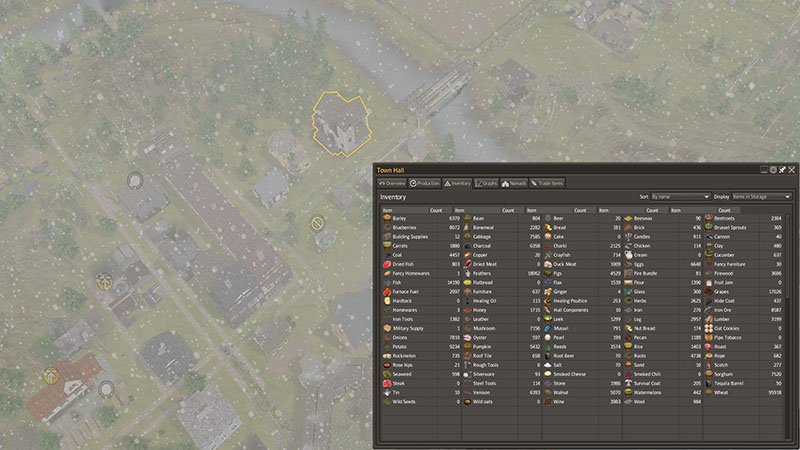Show the Graphs tab

coord(487,184)
